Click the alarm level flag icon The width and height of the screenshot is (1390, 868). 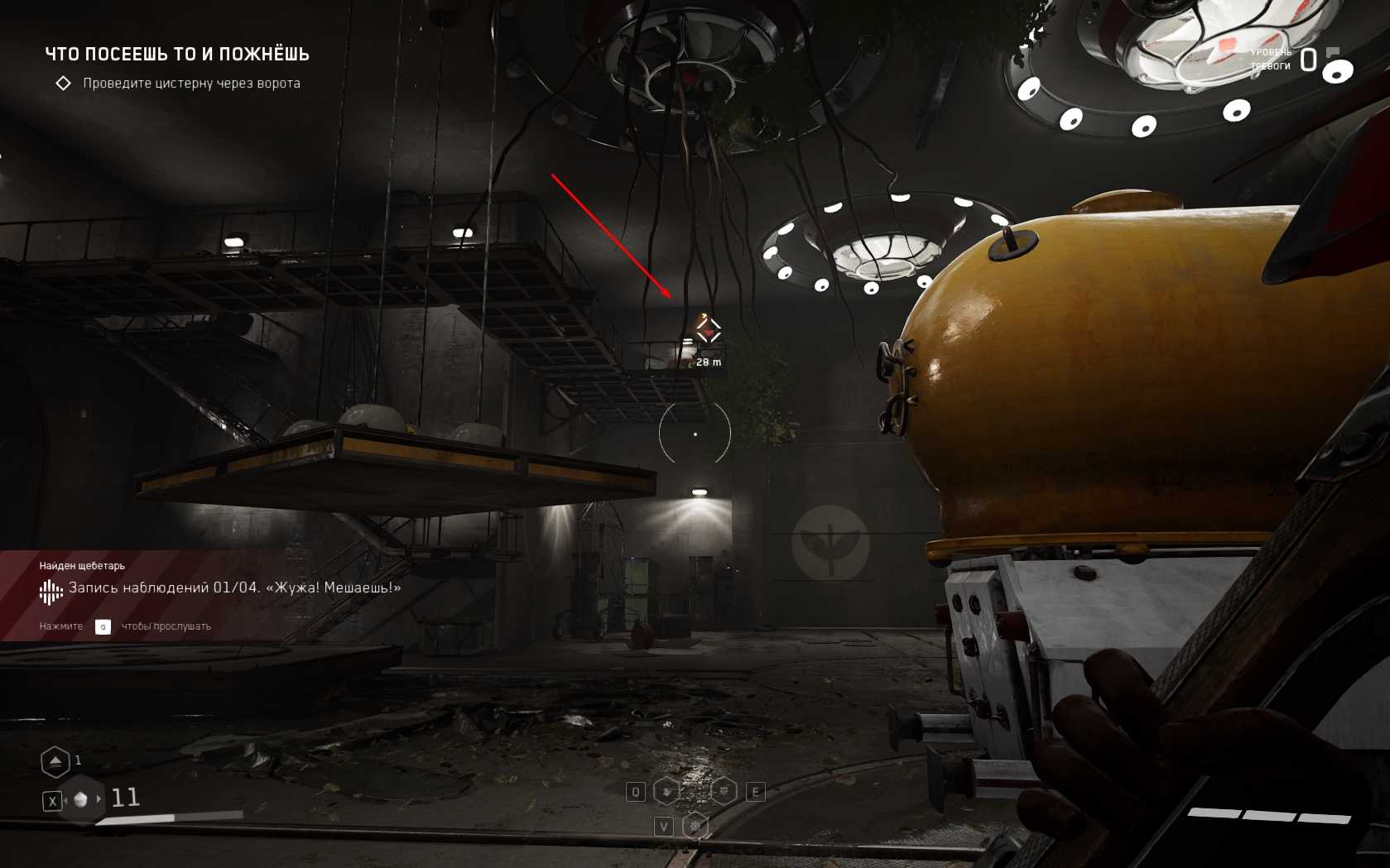1333,52
